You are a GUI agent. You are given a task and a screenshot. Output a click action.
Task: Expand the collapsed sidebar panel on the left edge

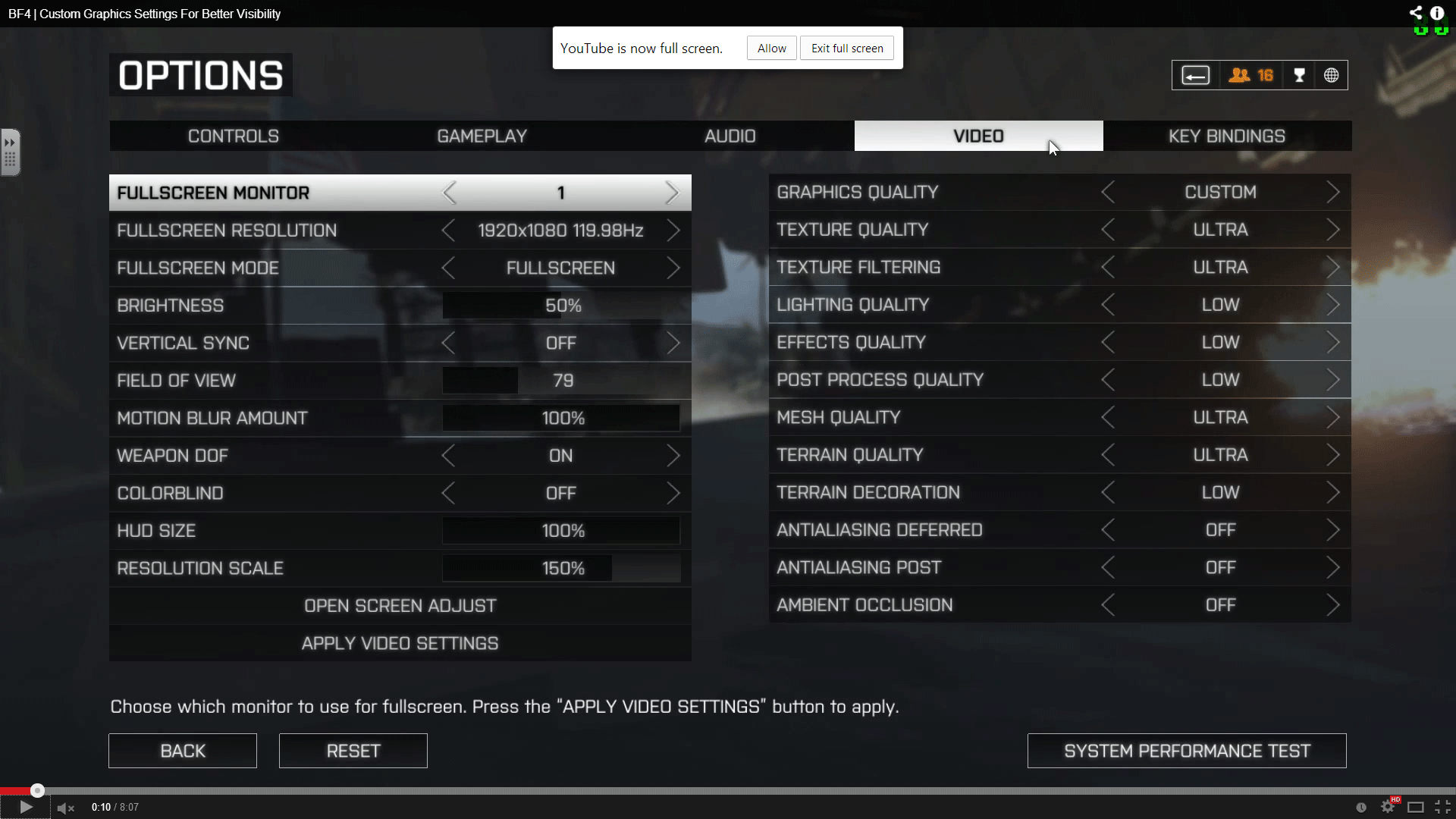10,151
